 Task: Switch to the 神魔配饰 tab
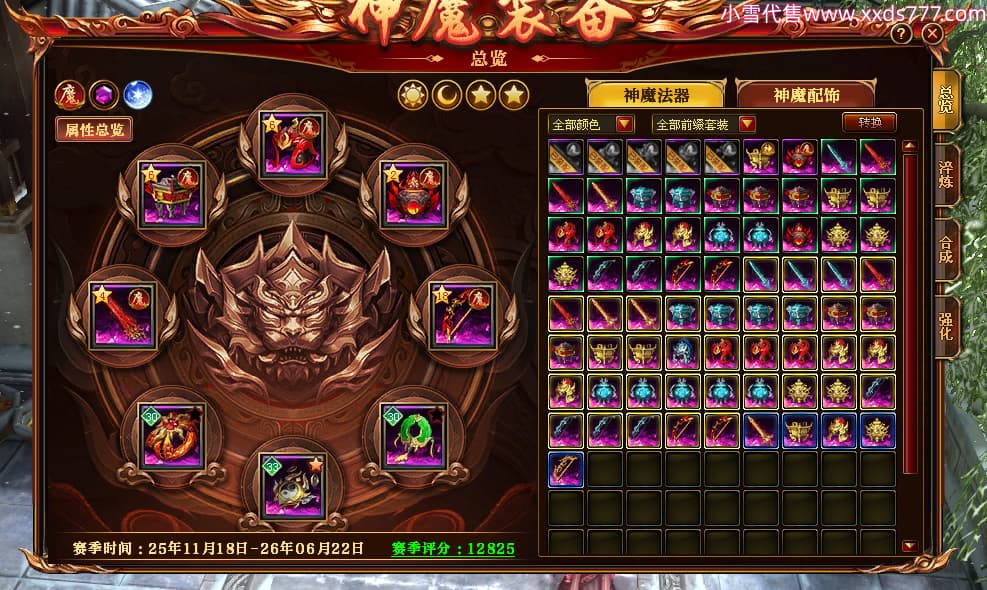[805, 95]
